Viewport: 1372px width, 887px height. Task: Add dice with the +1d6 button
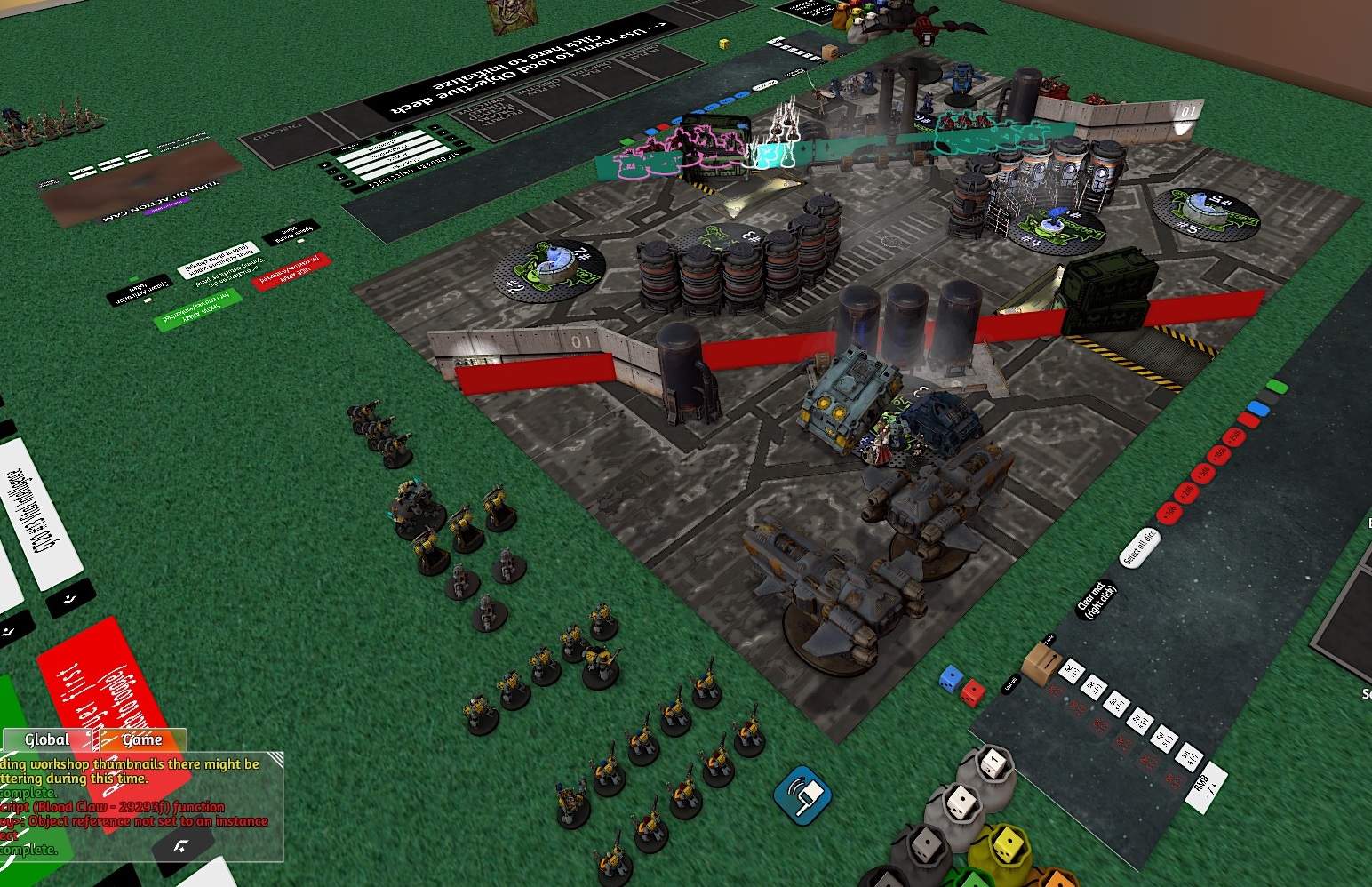(x=1169, y=512)
